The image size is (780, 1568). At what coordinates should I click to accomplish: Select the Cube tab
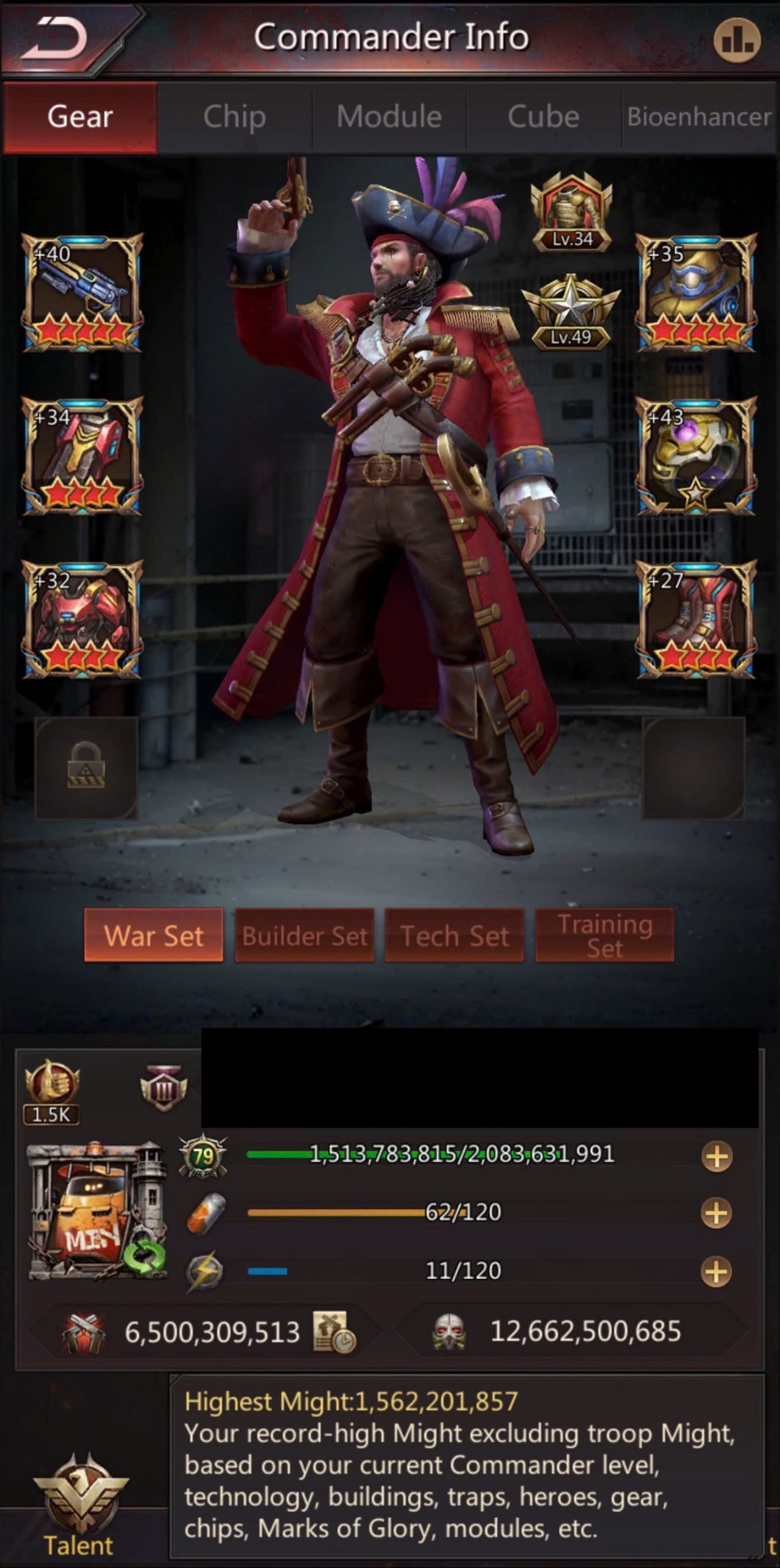[544, 116]
